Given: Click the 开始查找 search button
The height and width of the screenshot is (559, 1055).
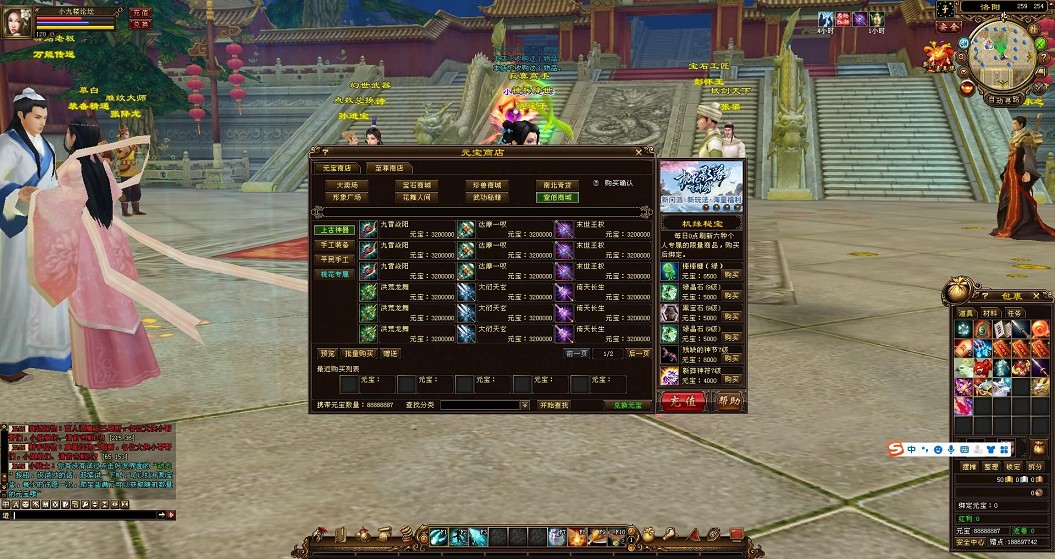Looking at the screenshot, I should pos(553,405).
